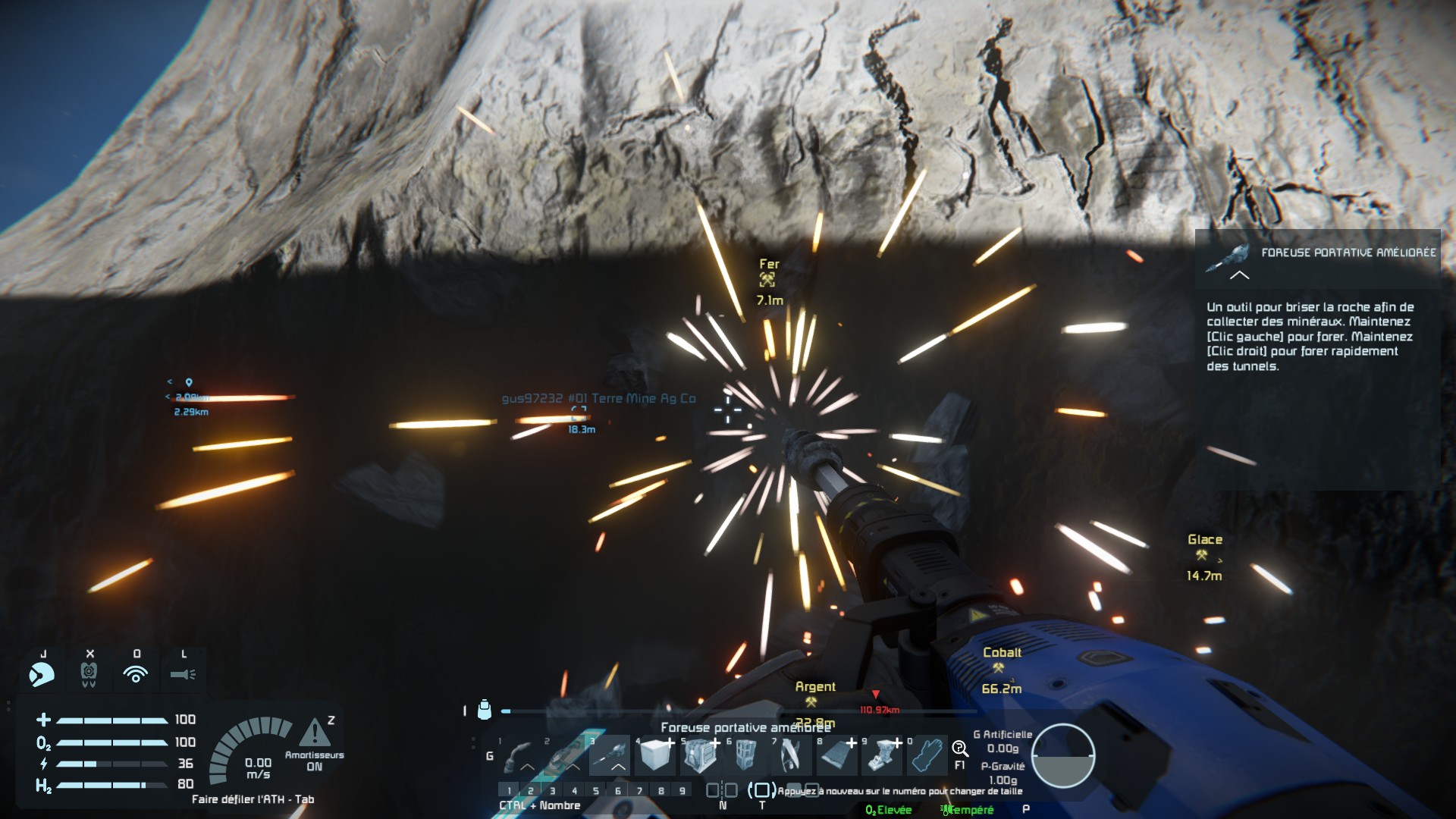Choose the flat ramp block in slot 8
This screenshot has height=819, width=1456.
837,756
